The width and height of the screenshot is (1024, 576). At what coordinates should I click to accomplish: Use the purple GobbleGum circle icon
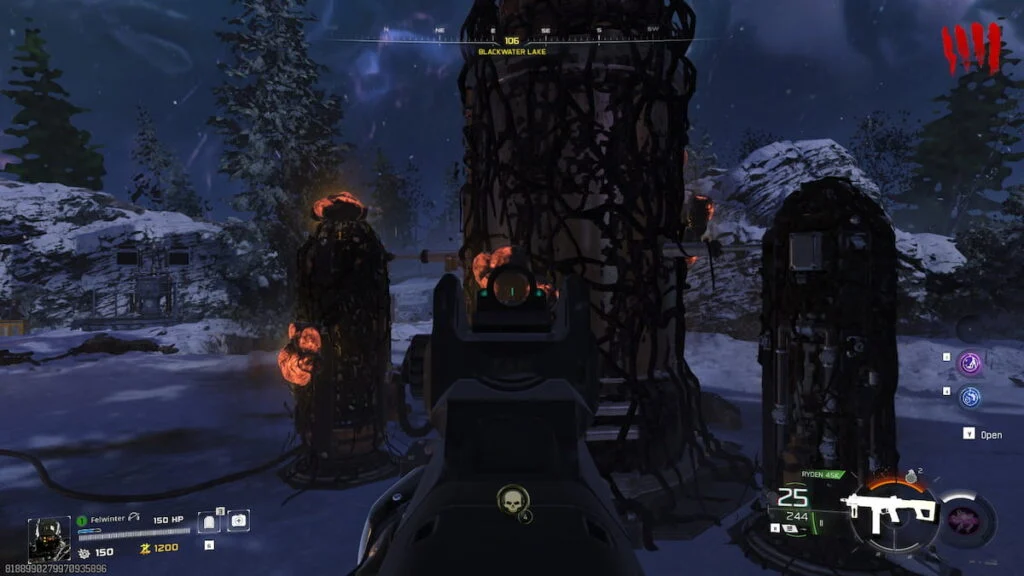point(968,364)
